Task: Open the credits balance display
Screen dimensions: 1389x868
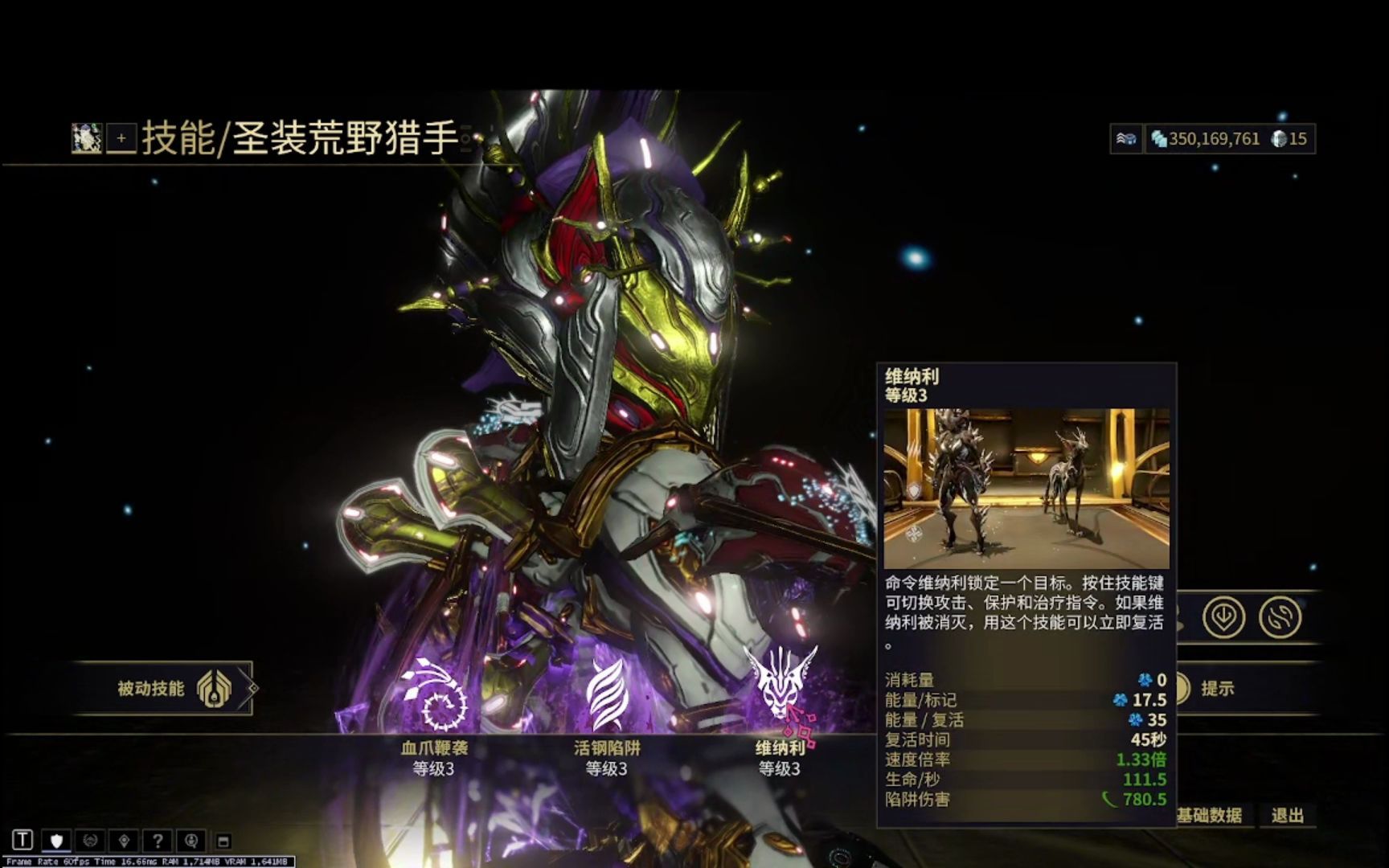Action: tap(1205, 139)
